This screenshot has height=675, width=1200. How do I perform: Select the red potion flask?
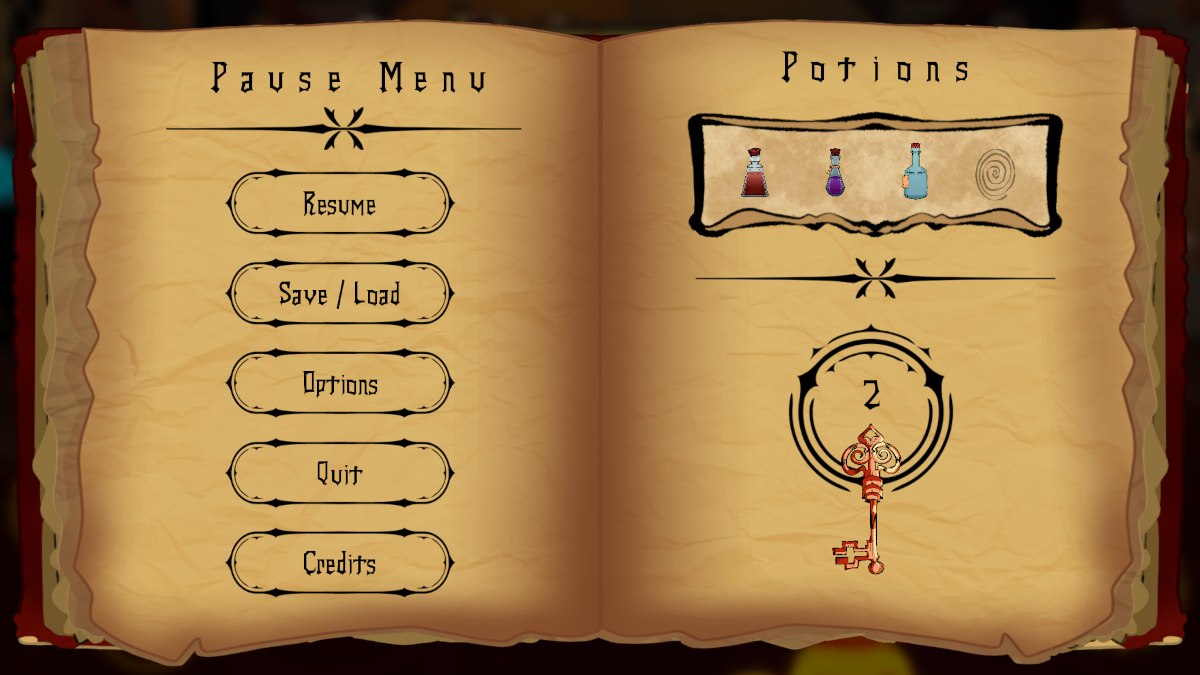coord(755,174)
